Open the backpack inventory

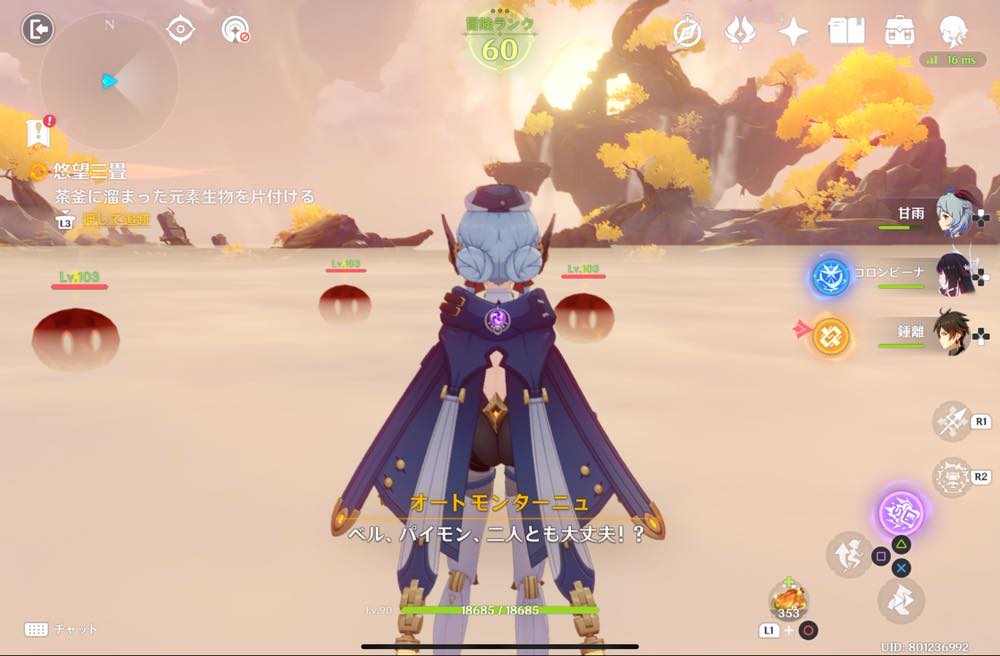[900, 31]
